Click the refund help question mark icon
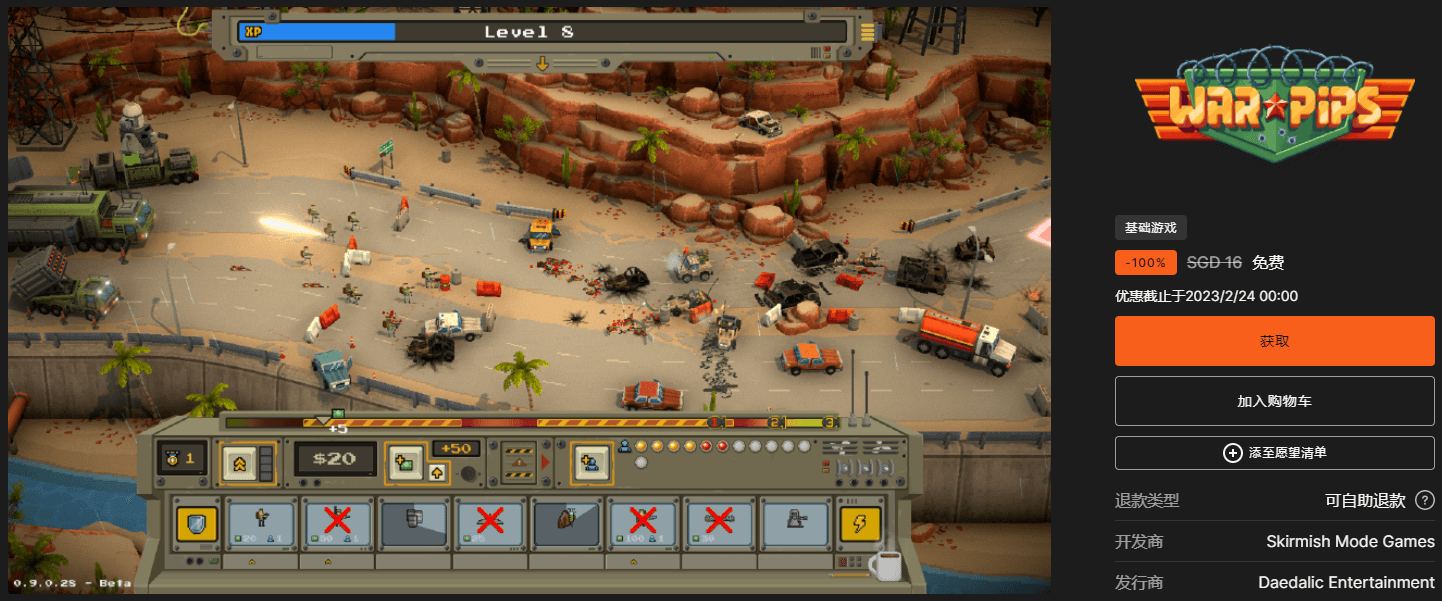 (x=1425, y=500)
